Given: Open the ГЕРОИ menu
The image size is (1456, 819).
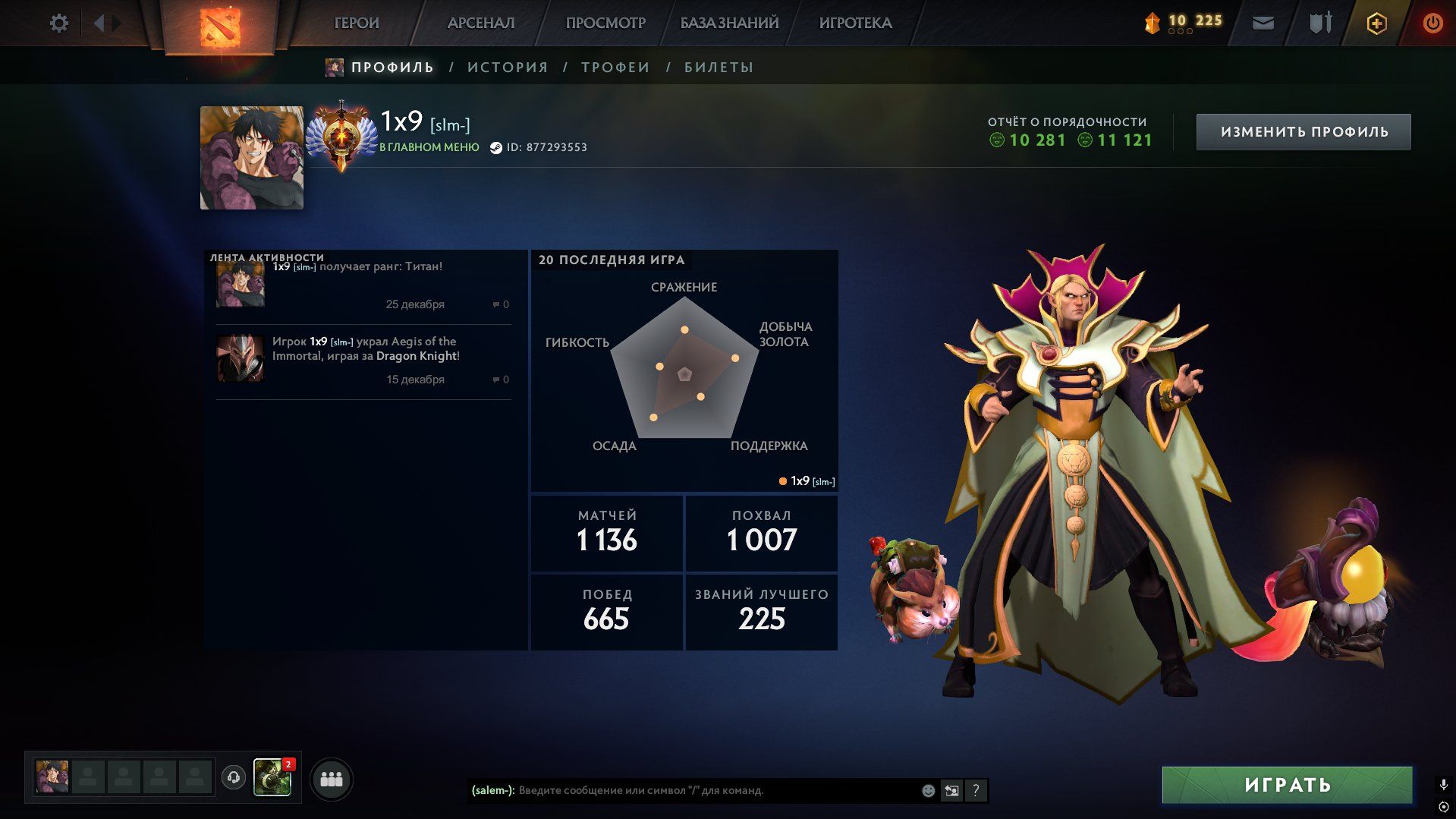Looking at the screenshot, I should [357, 24].
